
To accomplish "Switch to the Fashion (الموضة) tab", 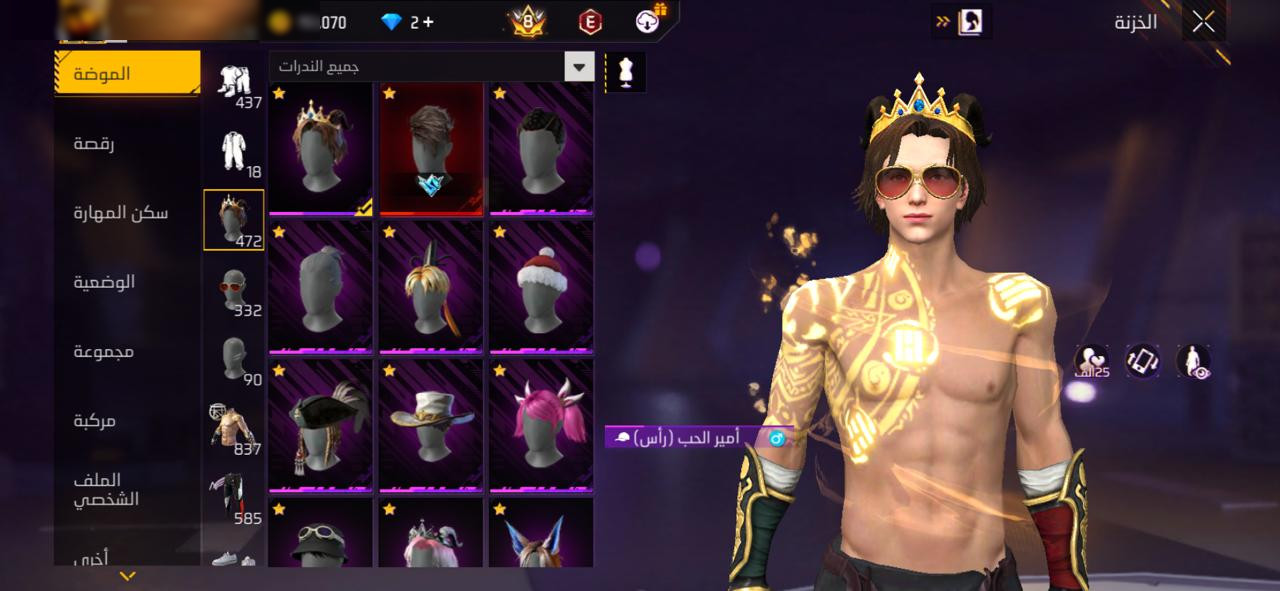I will [127, 74].
